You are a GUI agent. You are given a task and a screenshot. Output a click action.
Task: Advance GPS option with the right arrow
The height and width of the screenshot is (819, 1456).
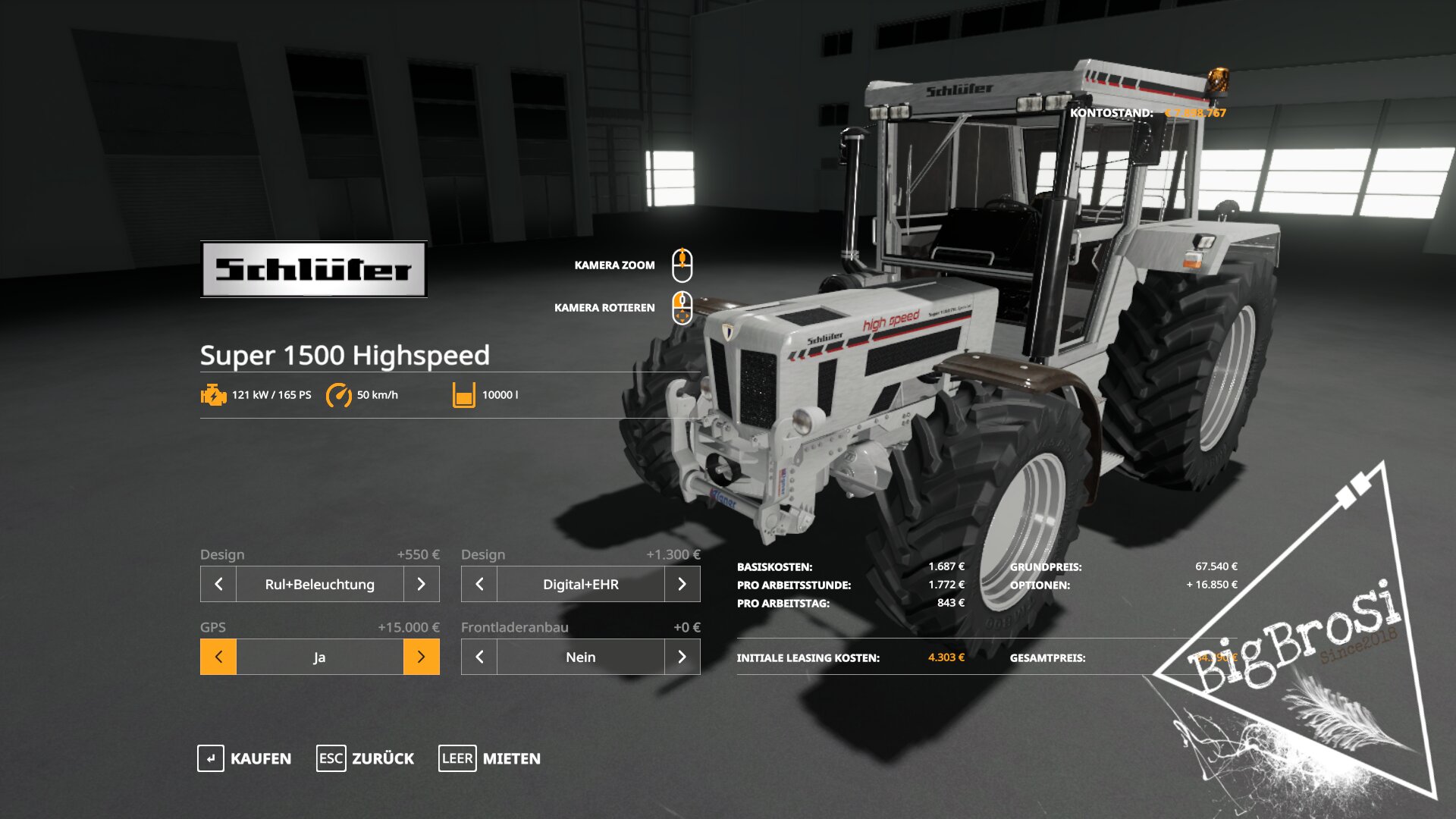point(421,657)
